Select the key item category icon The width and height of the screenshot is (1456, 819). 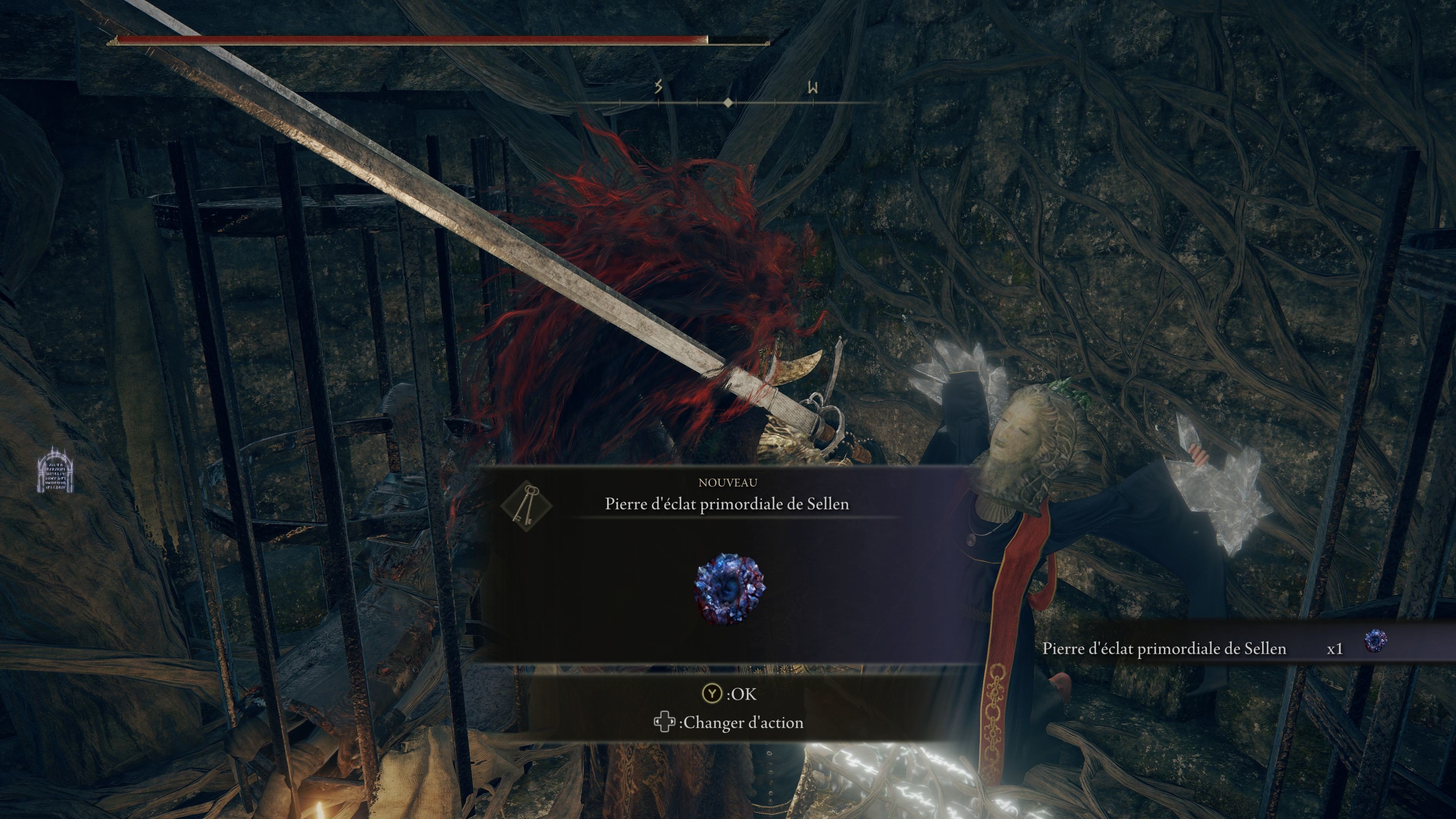pyautogui.click(x=526, y=503)
